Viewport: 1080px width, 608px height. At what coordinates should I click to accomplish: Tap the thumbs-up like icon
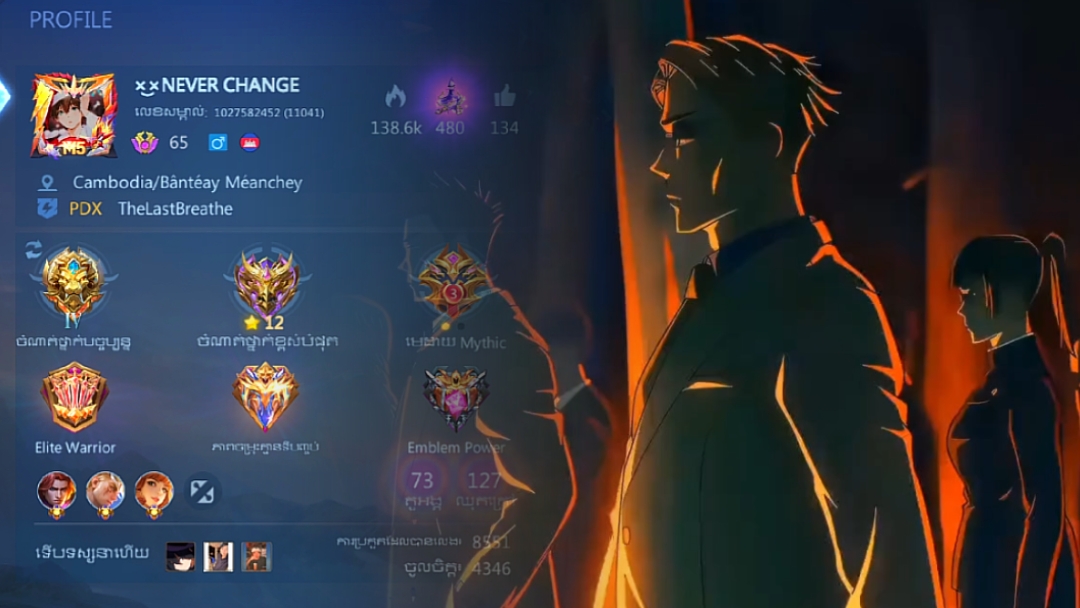(x=504, y=97)
